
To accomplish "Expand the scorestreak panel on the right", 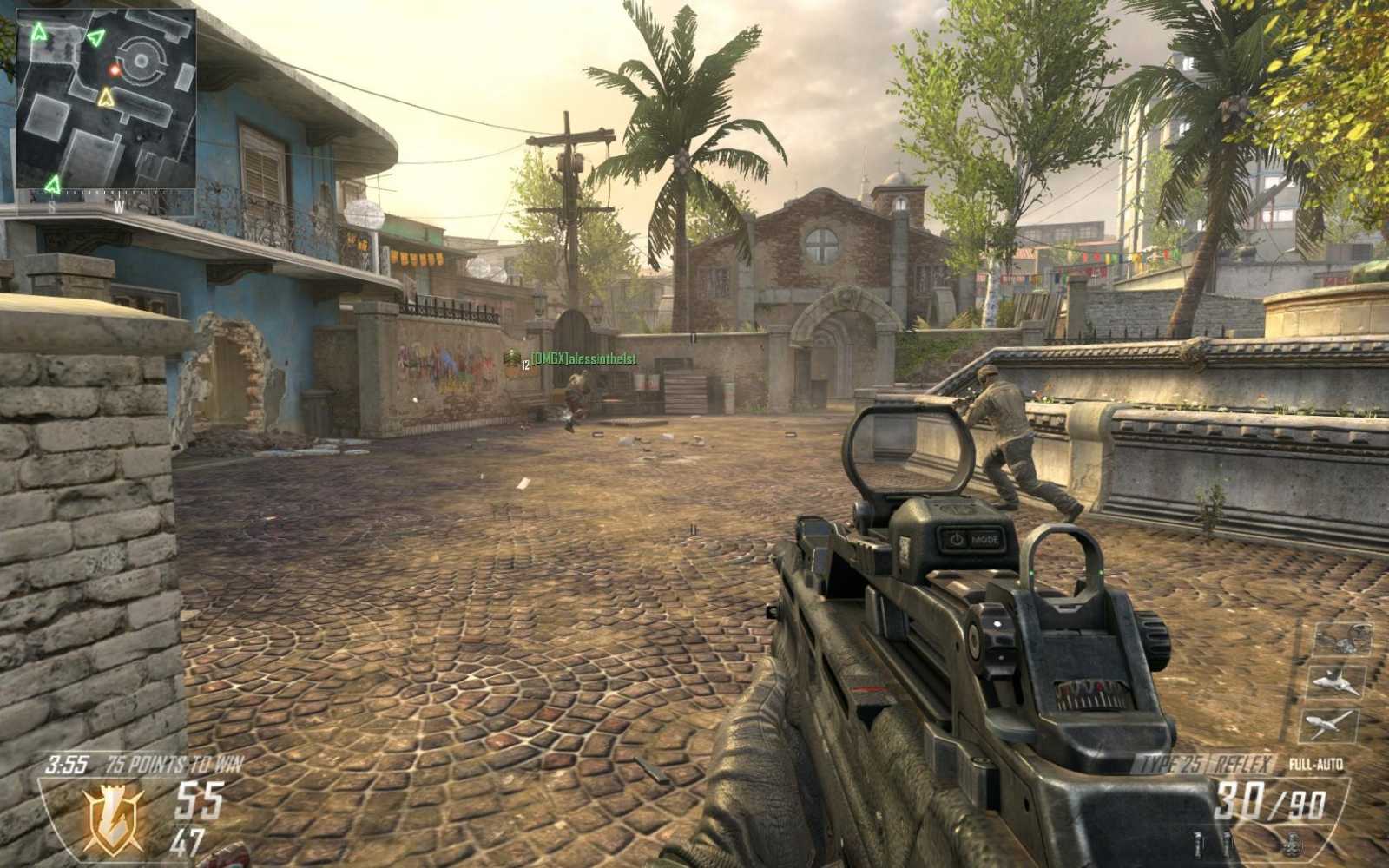I will click(1337, 681).
